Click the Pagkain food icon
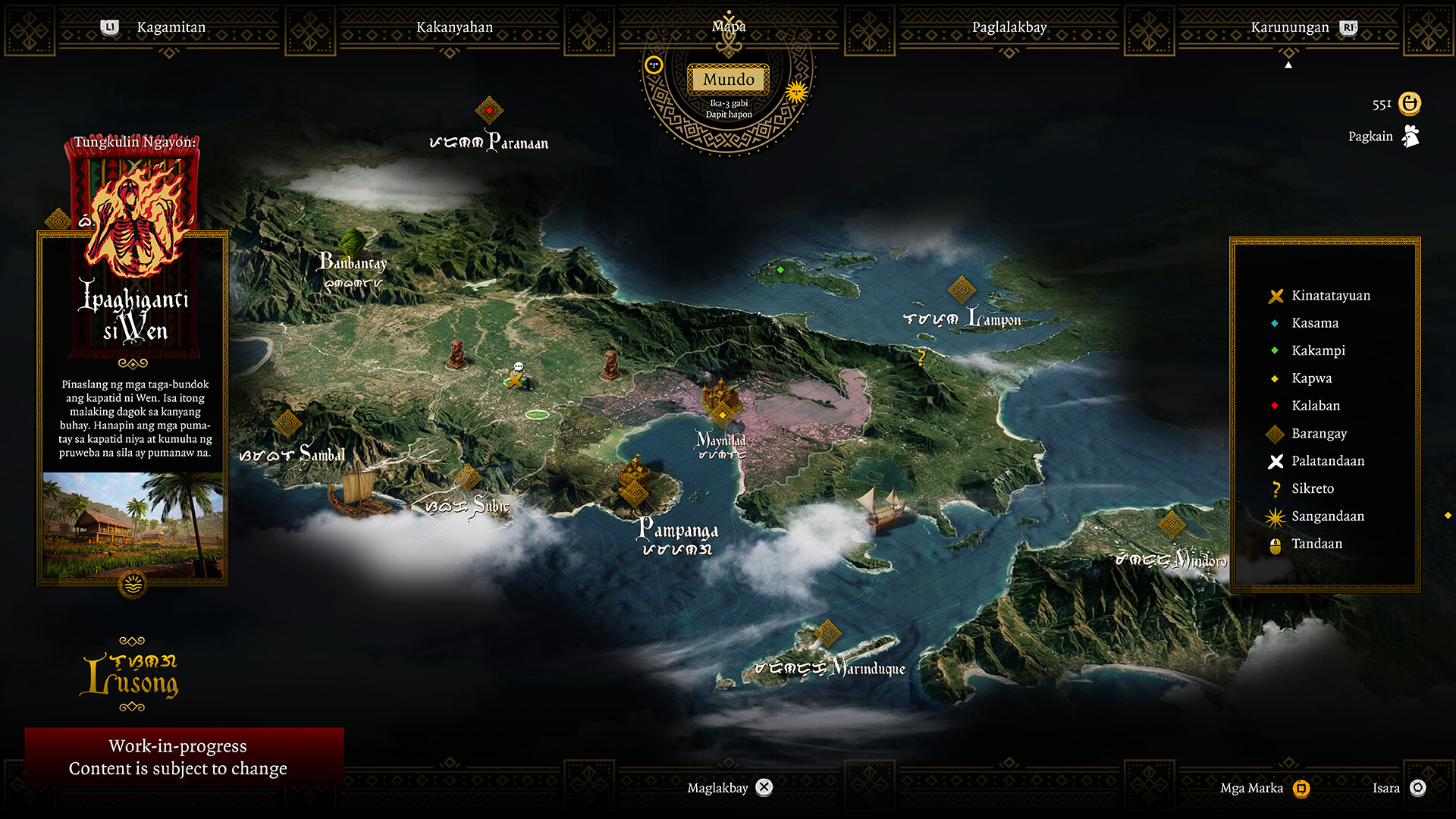 pos(1410,136)
